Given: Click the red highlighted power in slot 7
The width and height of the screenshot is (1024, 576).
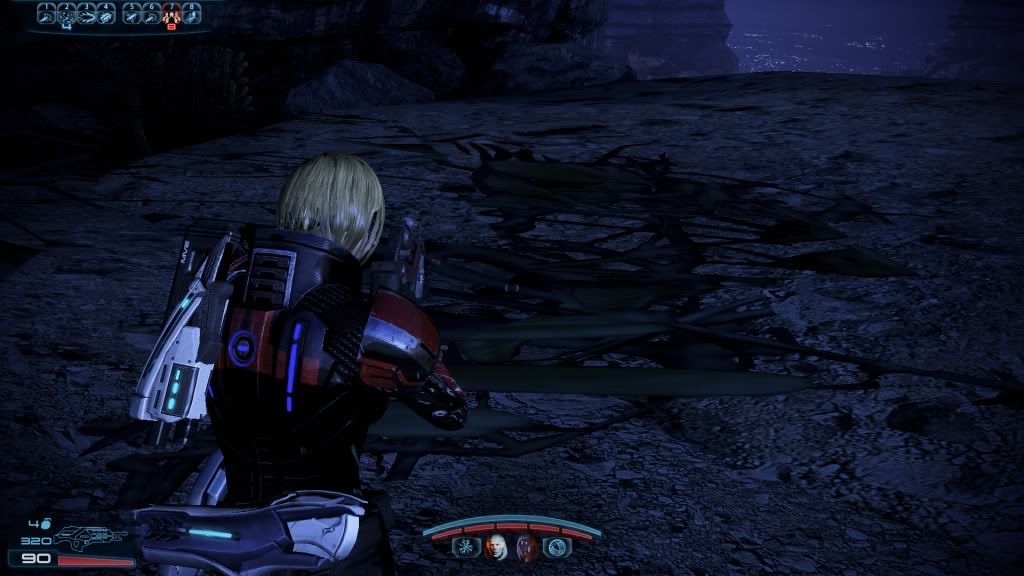Looking at the screenshot, I should pyautogui.click(x=171, y=14).
